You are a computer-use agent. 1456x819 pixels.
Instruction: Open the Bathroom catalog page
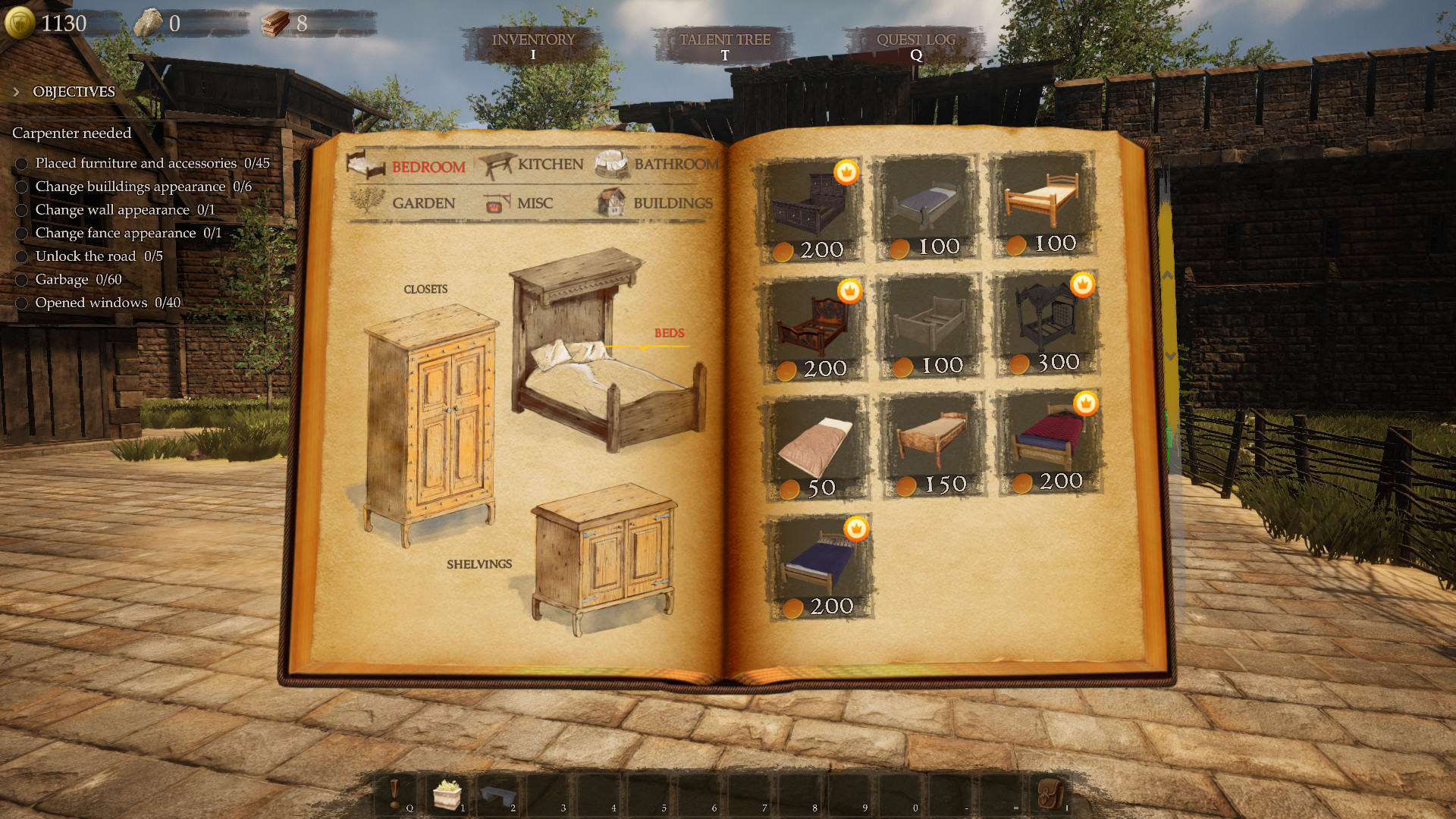point(675,164)
